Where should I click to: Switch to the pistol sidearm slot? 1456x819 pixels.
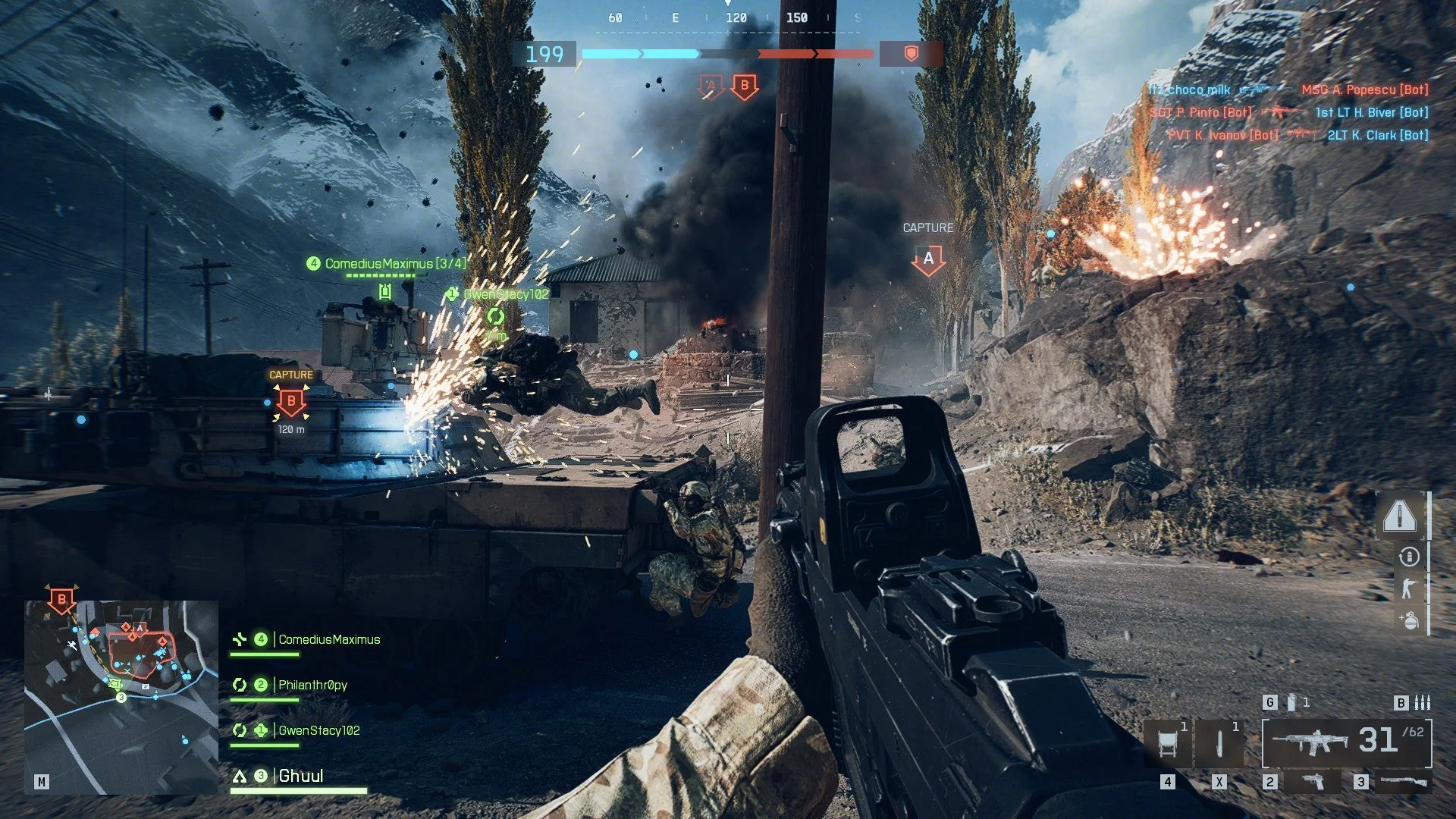coord(1313,781)
